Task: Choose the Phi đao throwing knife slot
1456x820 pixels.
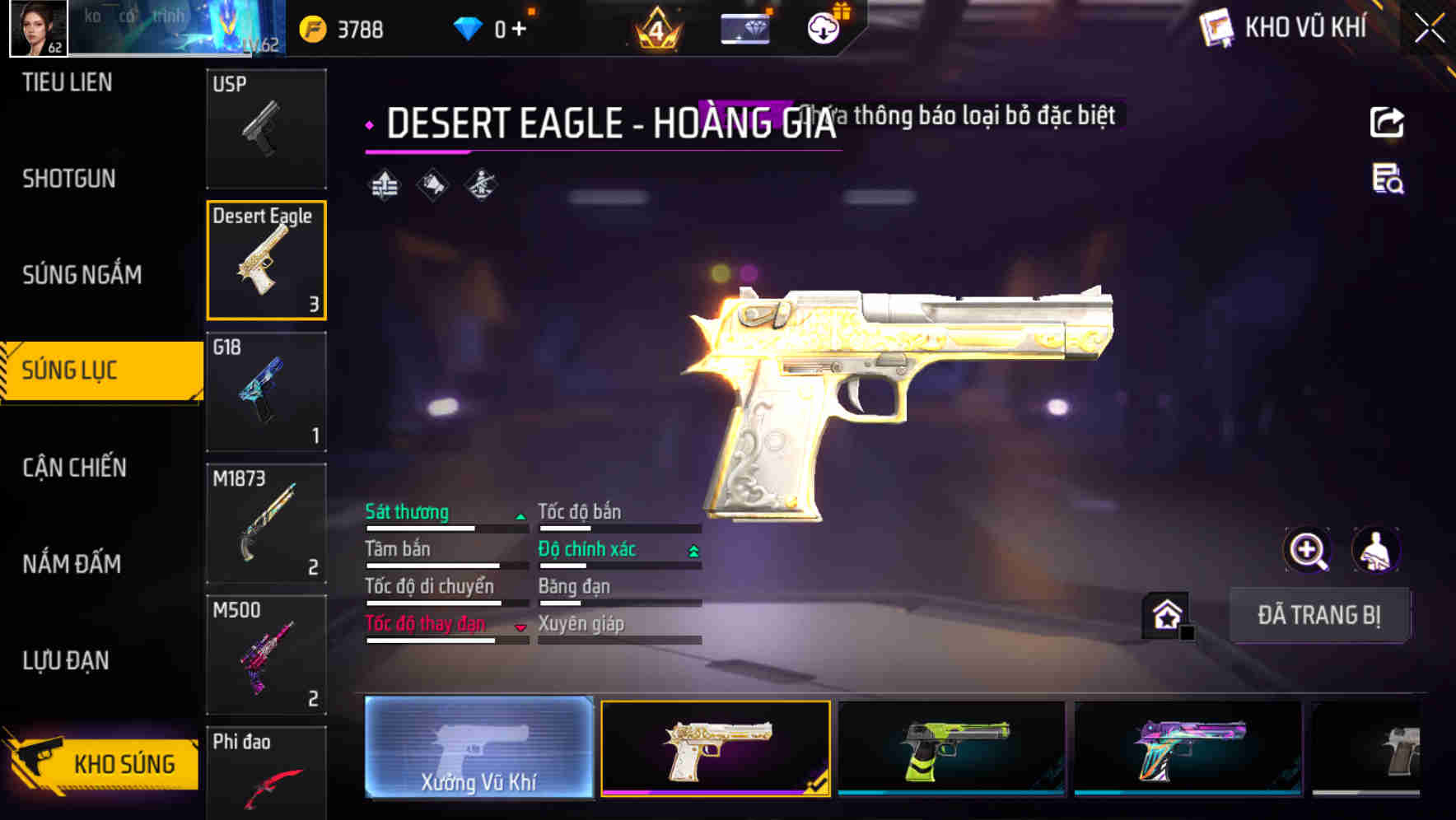Action: [x=266, y=774]
